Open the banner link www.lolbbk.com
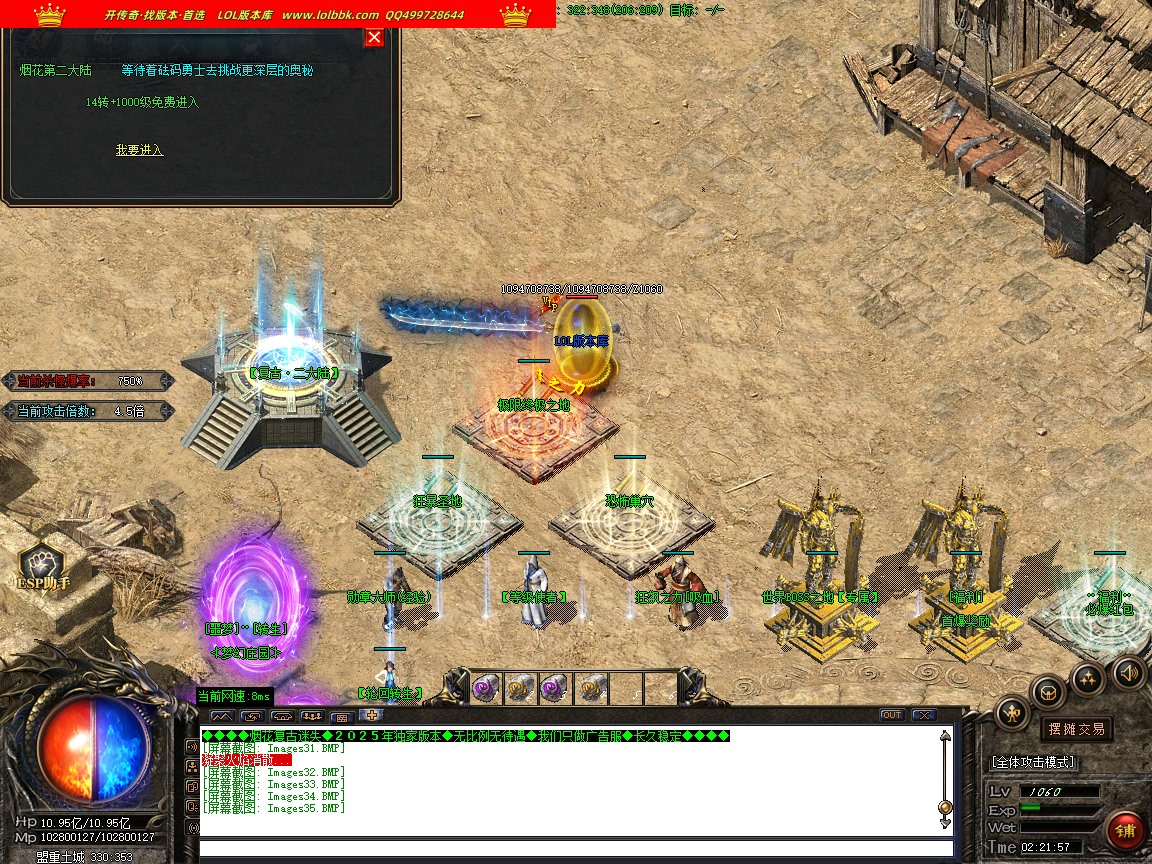Image resolution: width=1152 pixels, height=864 pixels. 330,15
